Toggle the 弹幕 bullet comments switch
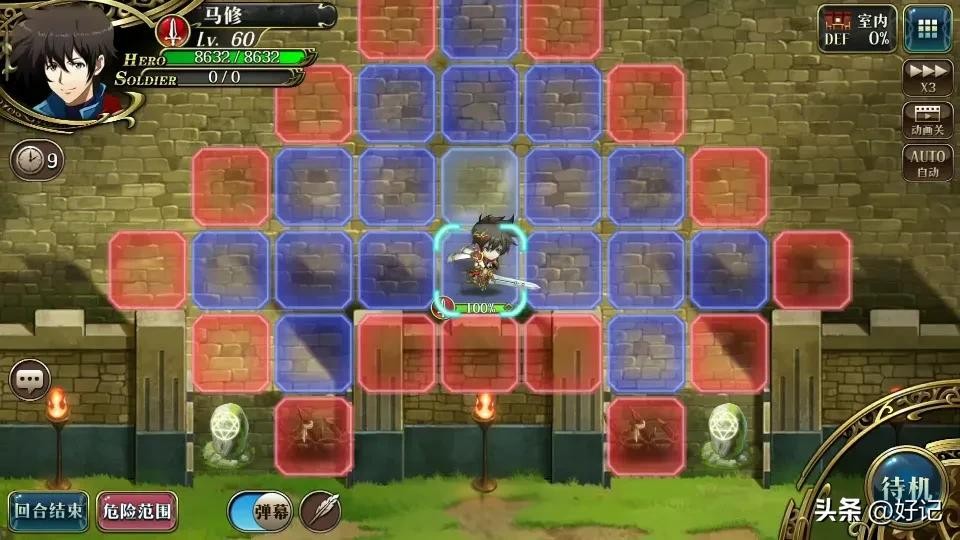The width and height of the screenshot is (960, 540). (259, 511)
